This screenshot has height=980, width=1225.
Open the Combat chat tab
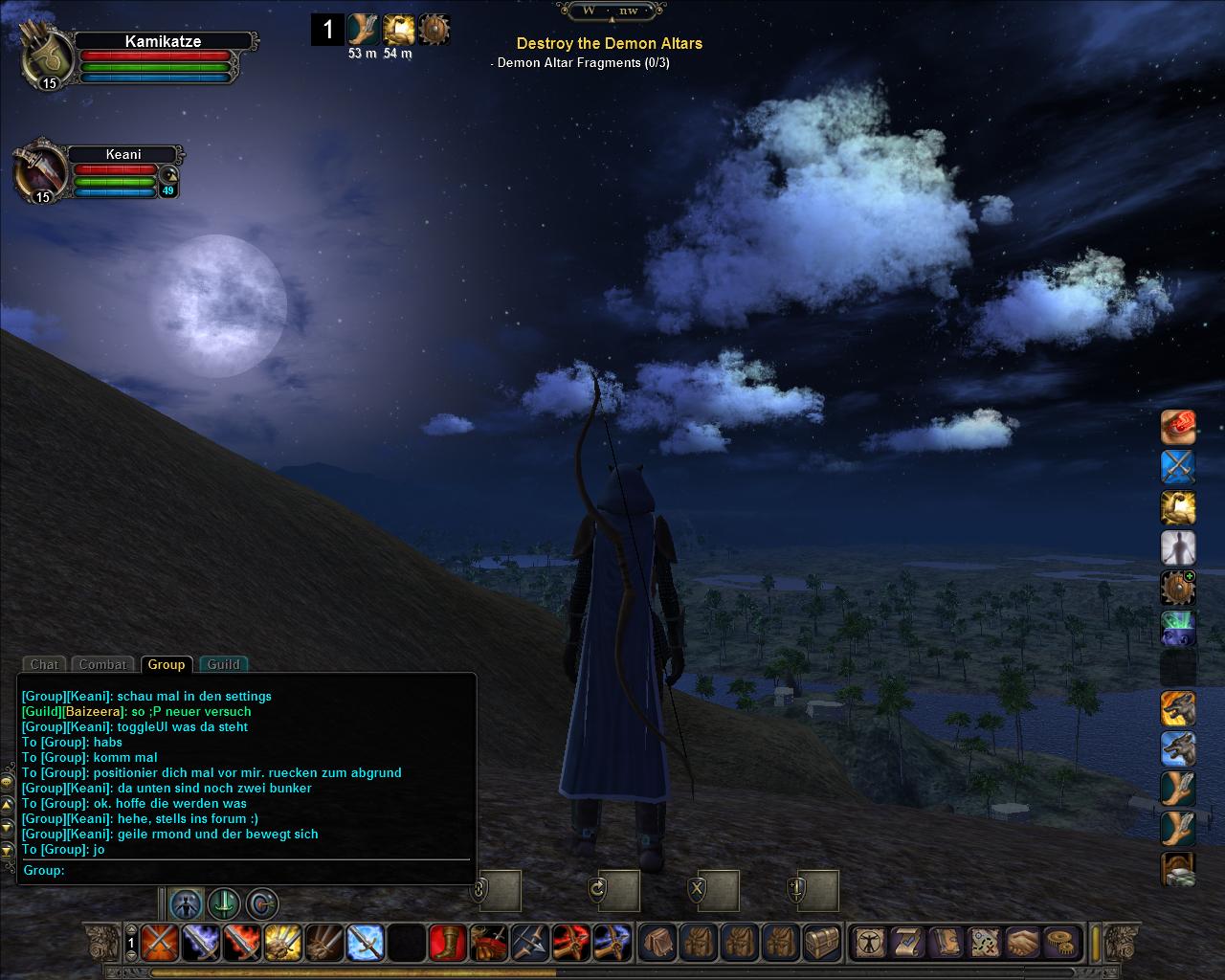click(x=102, y=664)
